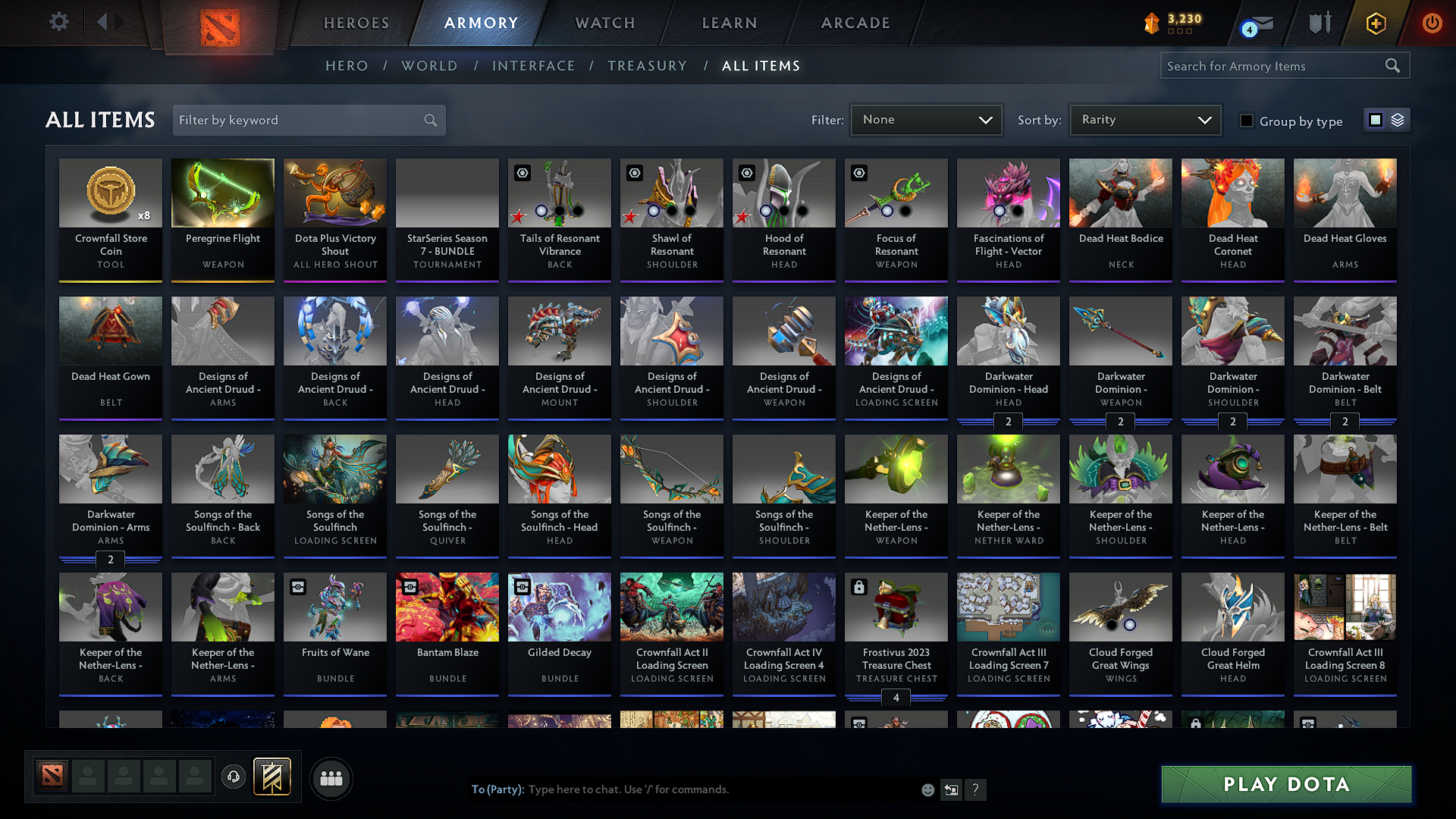This screenshot has width=1456, height=819.
Task: Enable the Group by type checkbox
Action: (x=1247, y=121)
